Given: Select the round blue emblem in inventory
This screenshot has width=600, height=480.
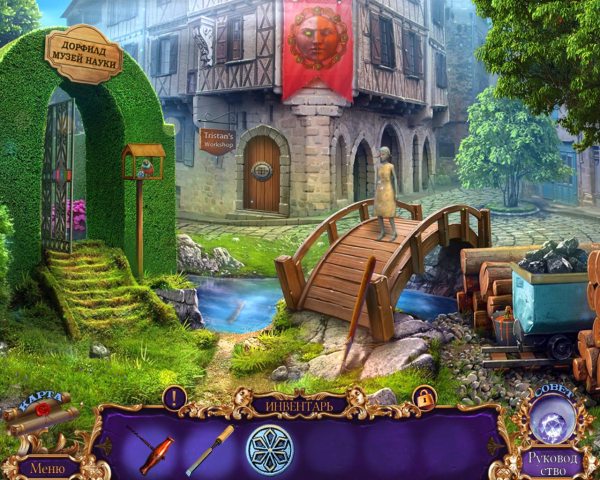Looking at the screenshot, I should coord(269,449).
